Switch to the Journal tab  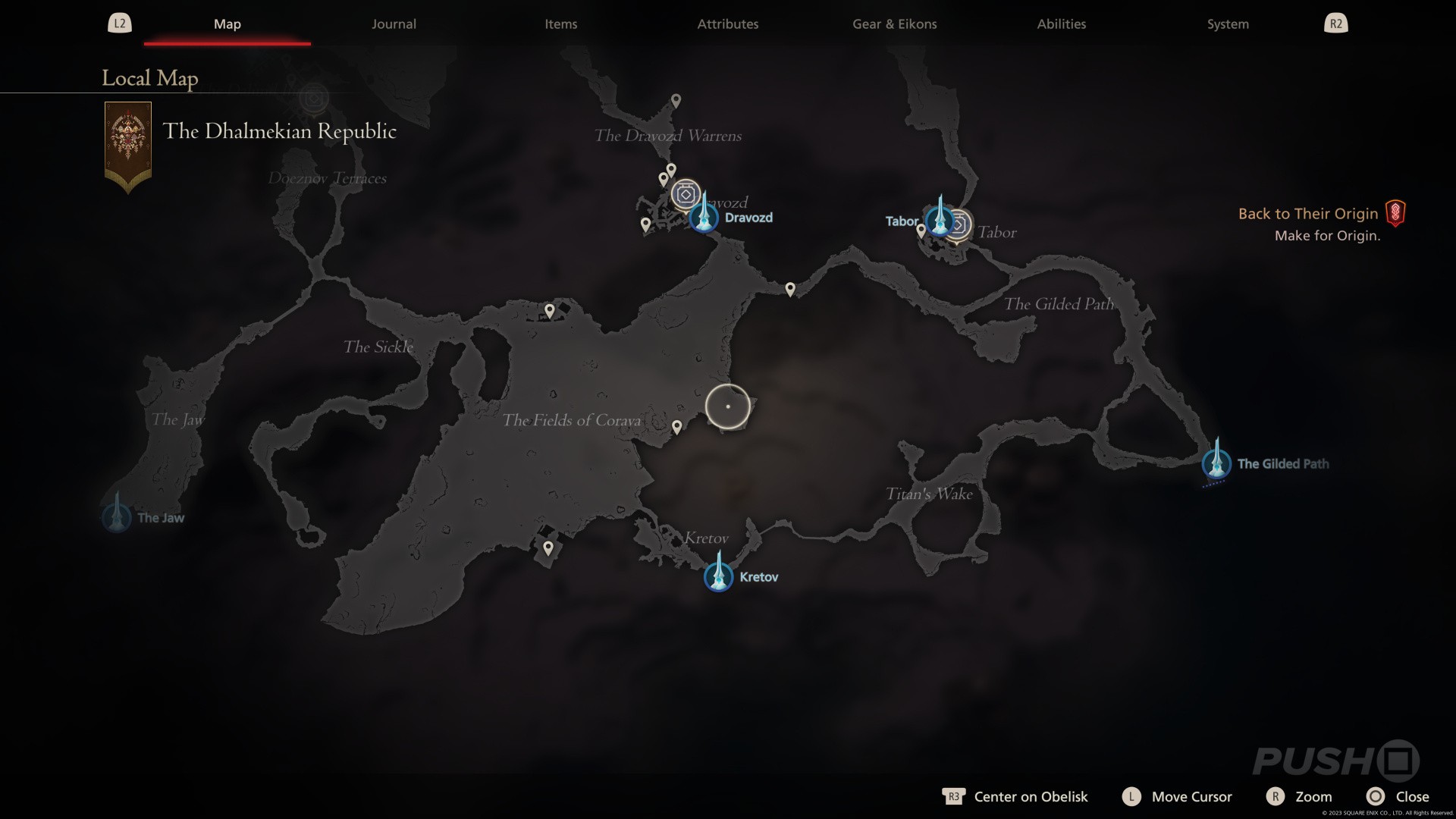point(393,24)
